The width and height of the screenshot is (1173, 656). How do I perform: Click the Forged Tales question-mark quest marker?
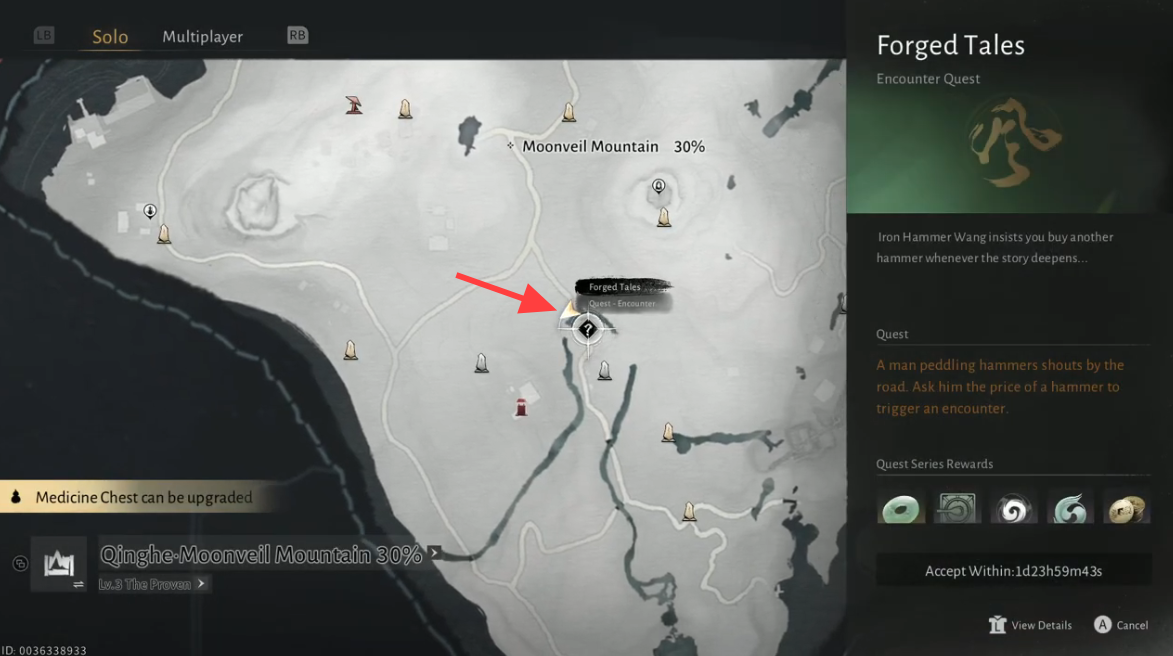coord(588,328)
